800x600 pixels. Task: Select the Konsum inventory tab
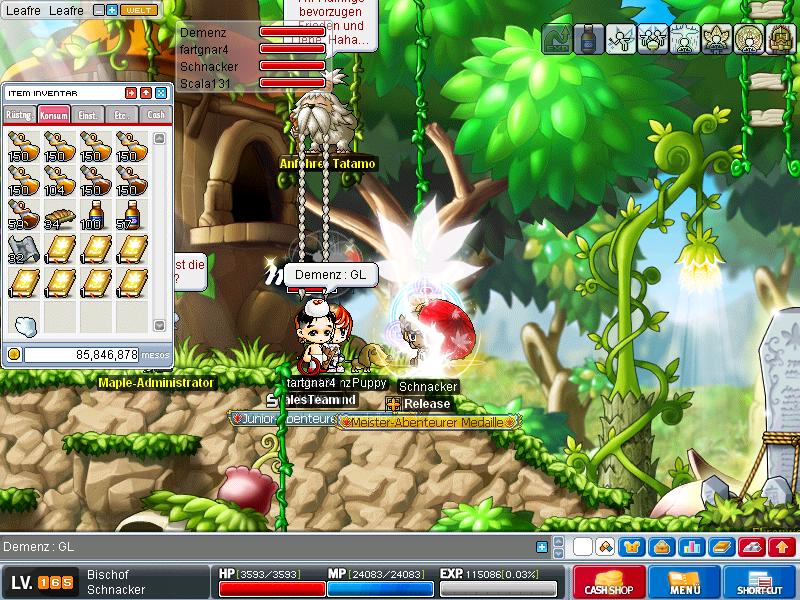click(x=54, y=115)
